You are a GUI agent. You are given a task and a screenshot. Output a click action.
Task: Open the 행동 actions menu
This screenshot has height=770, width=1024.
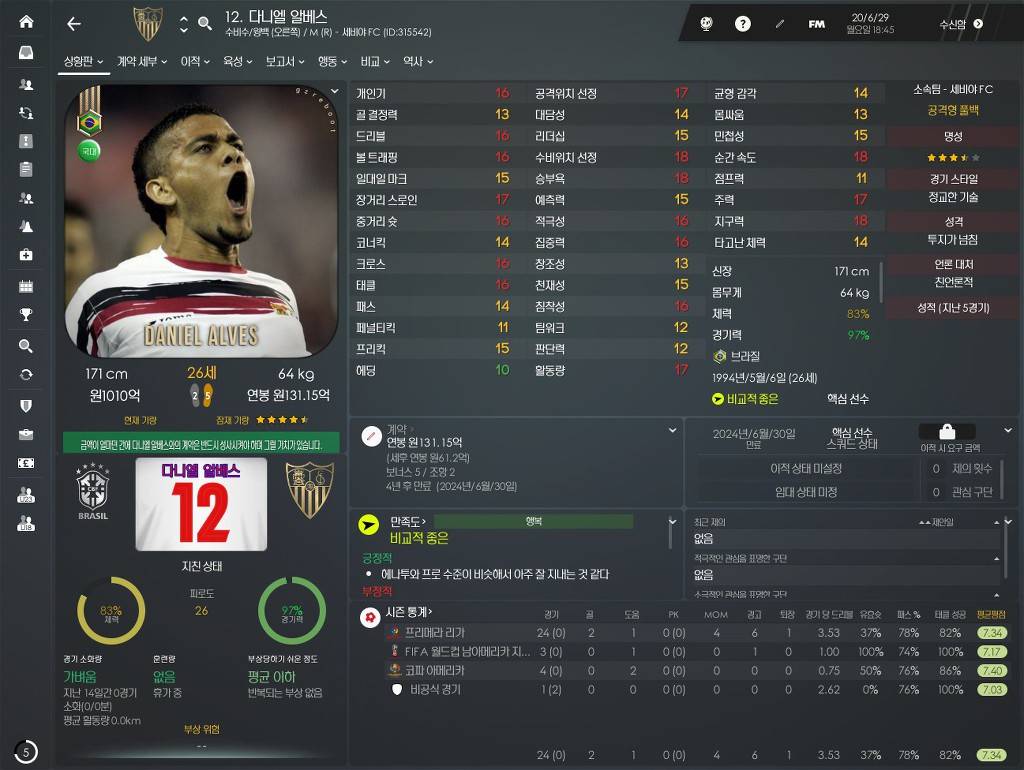331,62
